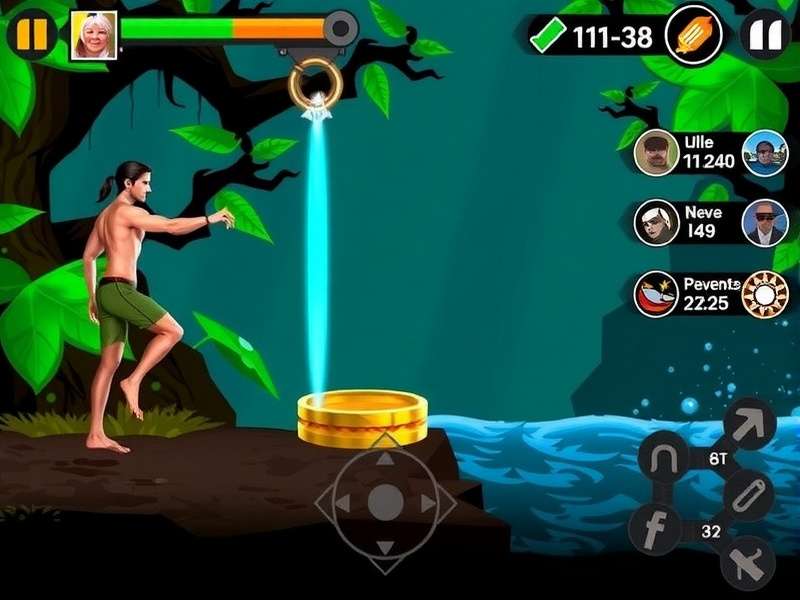Open the Pevents entry with the bowl icon
Viewport: 800px width, 600px height.
[x=657, y=293]
